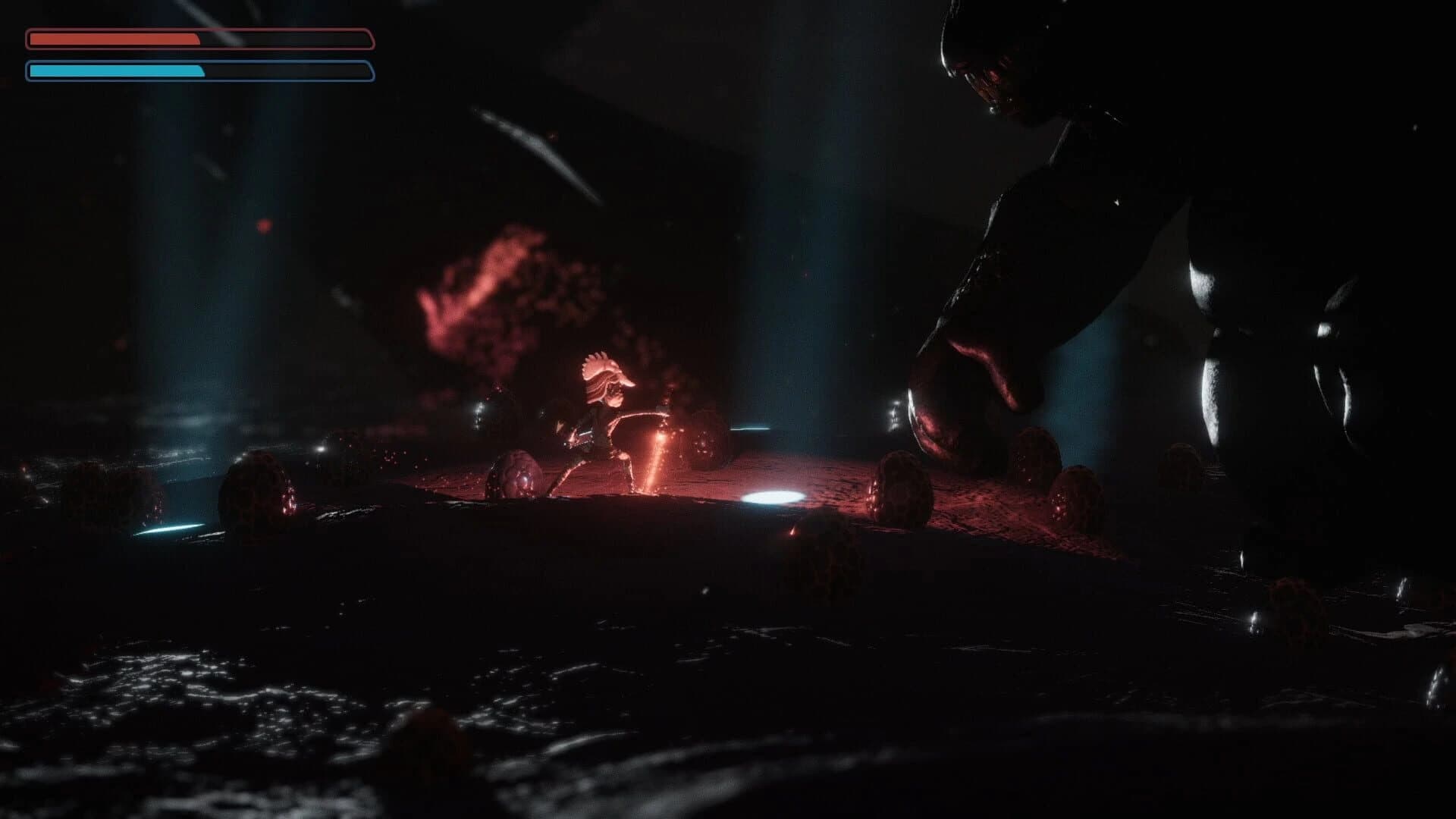The height and width of the screenshot is (819, 1456).
Task: Click the stamina bar's unfilled portion
Action: [x=296, y=72]
